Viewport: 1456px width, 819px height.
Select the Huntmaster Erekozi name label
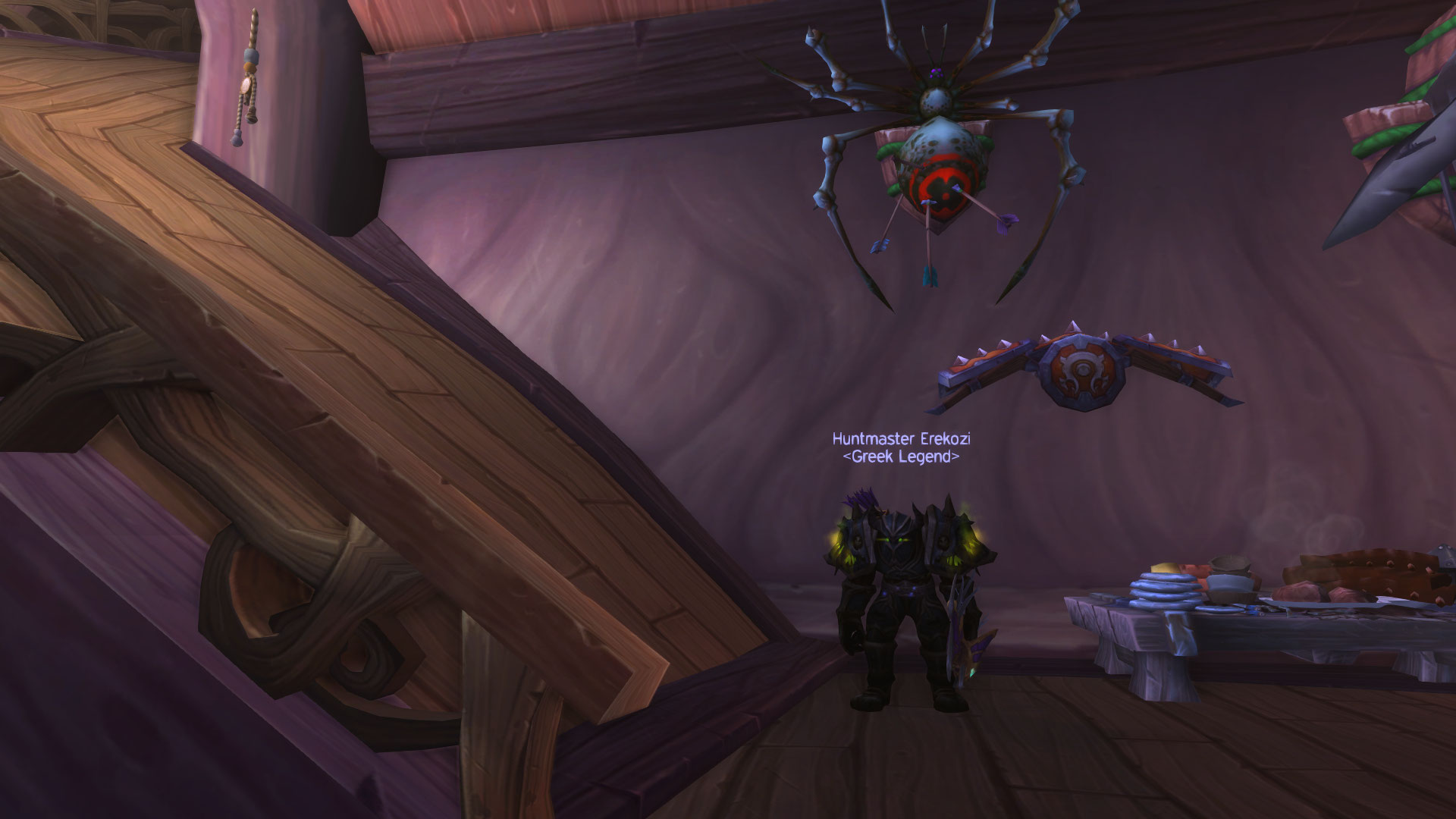tap(901, 439)
